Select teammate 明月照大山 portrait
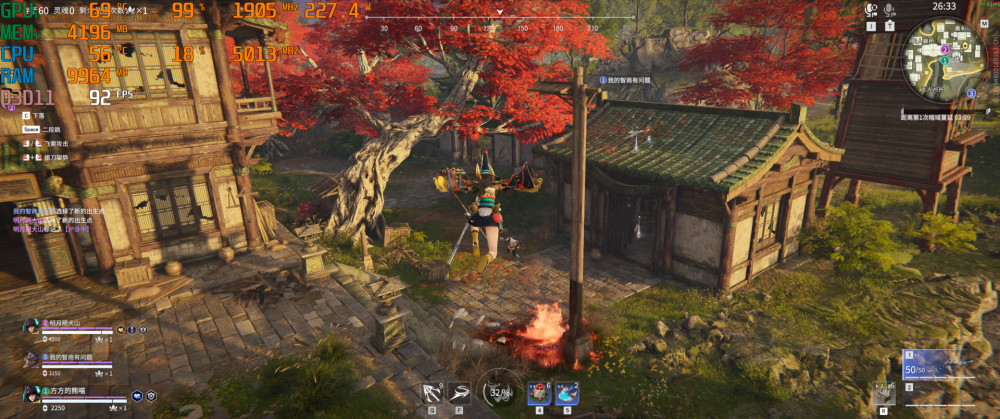This screenshot has width=1000, height=419. 32,324
